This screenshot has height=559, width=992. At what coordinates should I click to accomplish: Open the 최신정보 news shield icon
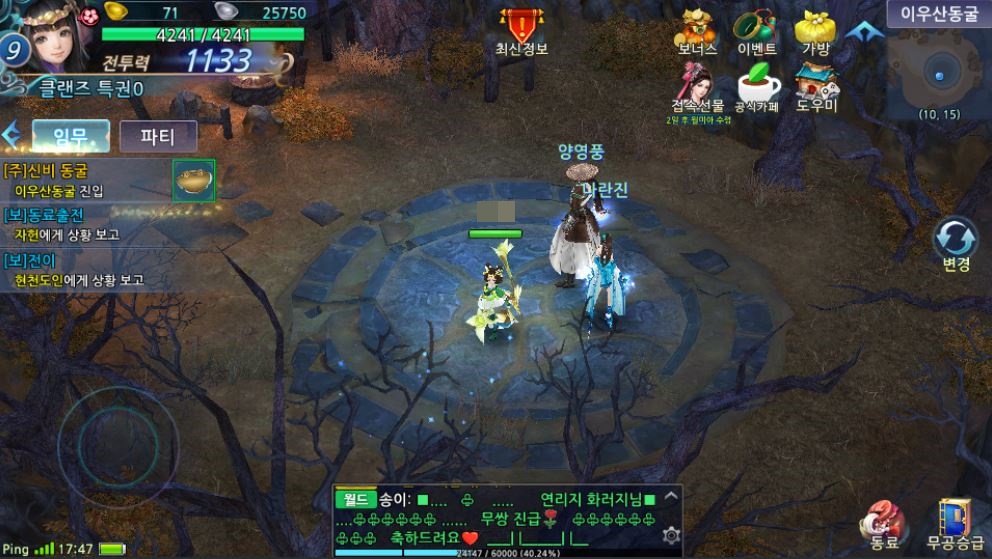521,27
